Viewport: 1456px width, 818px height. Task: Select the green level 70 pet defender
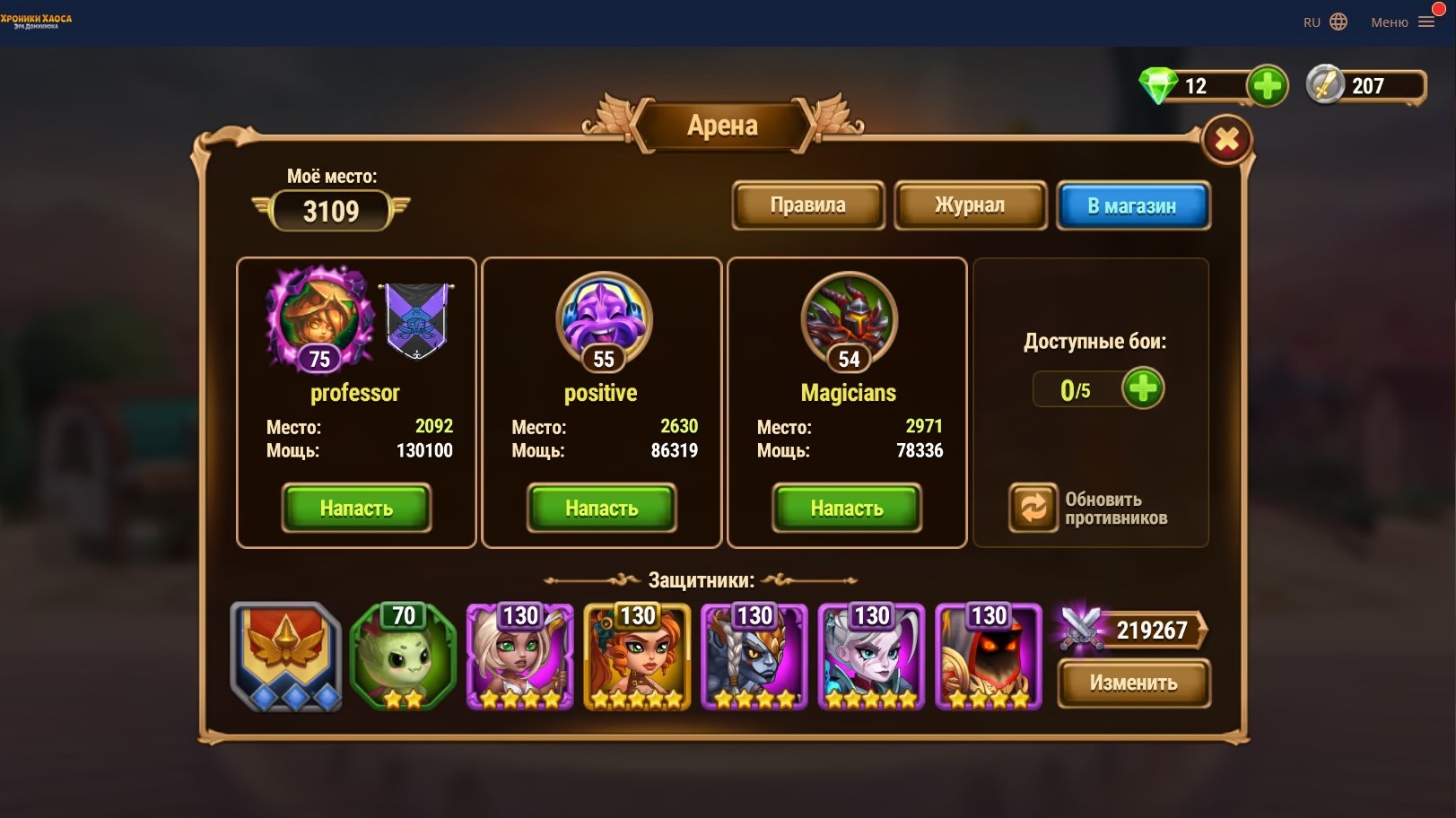tap(403, 657)
